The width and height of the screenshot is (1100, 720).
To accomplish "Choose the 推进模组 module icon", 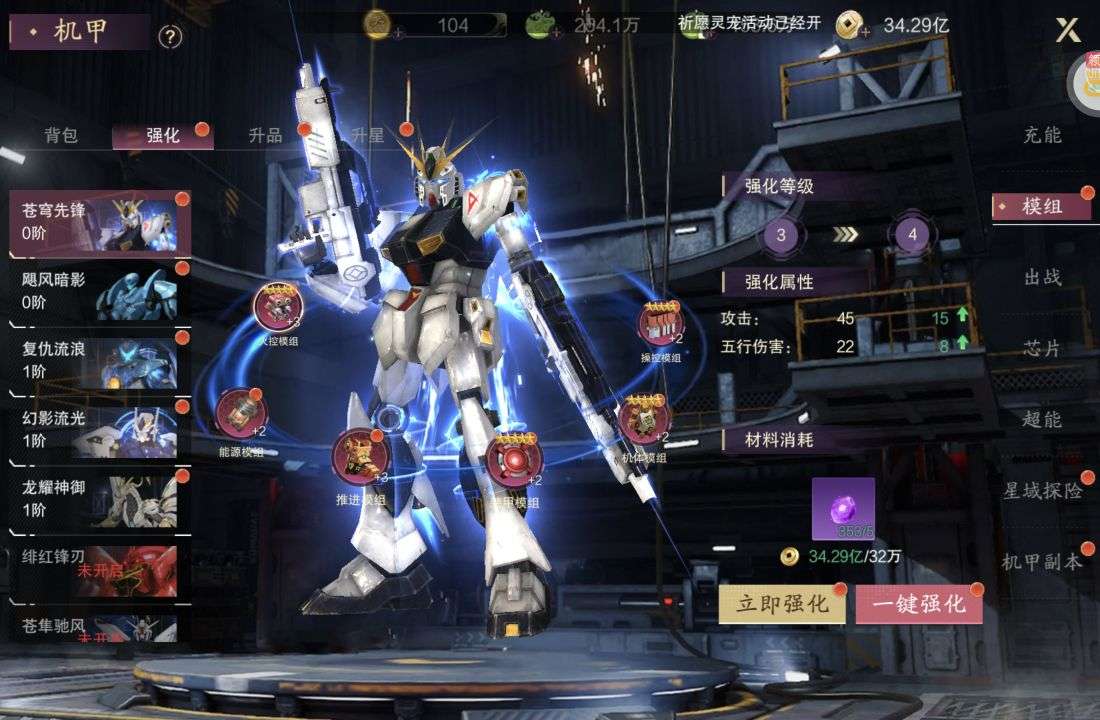I will tap(359, 455).
